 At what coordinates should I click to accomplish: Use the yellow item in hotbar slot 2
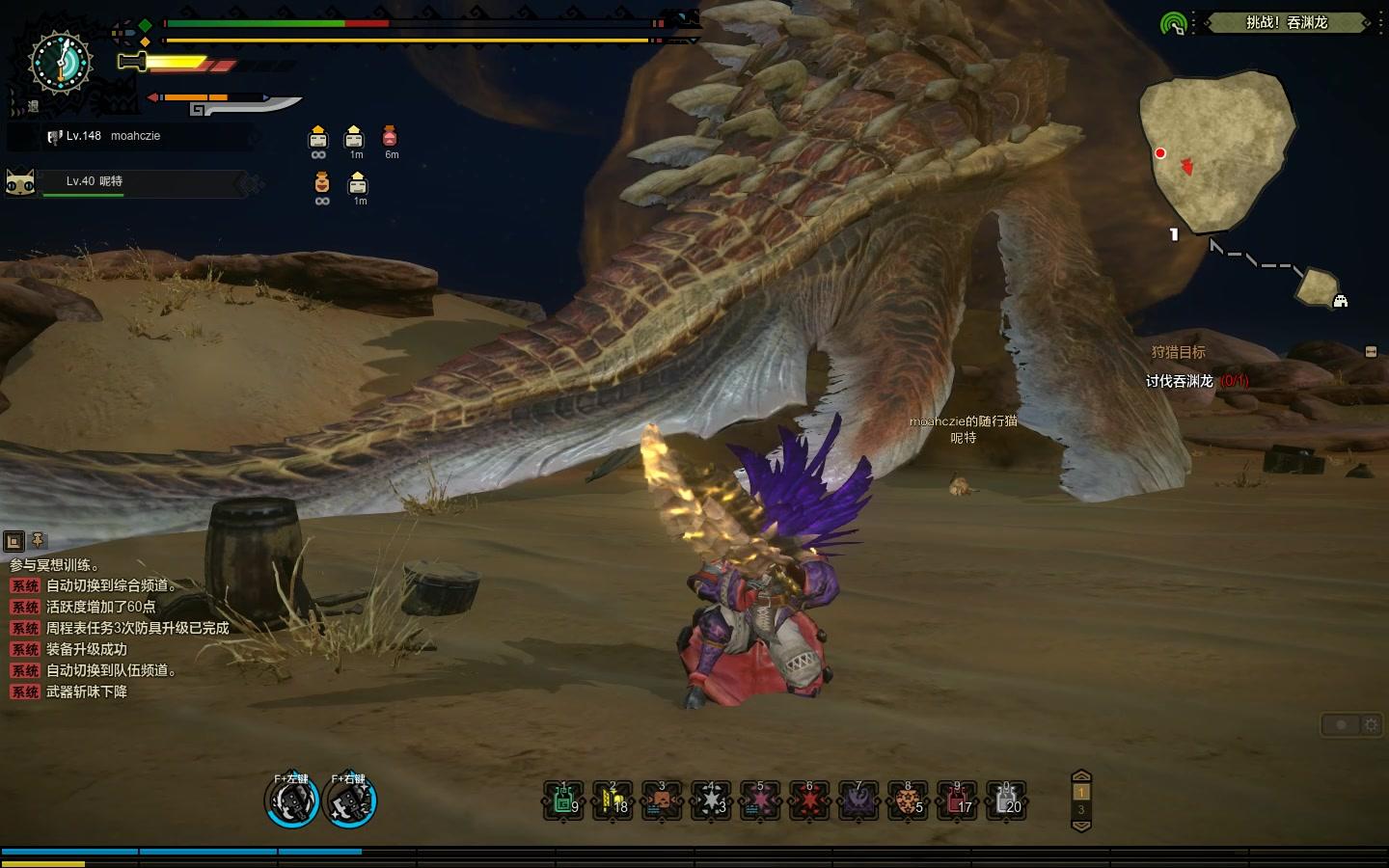[613, 801]
